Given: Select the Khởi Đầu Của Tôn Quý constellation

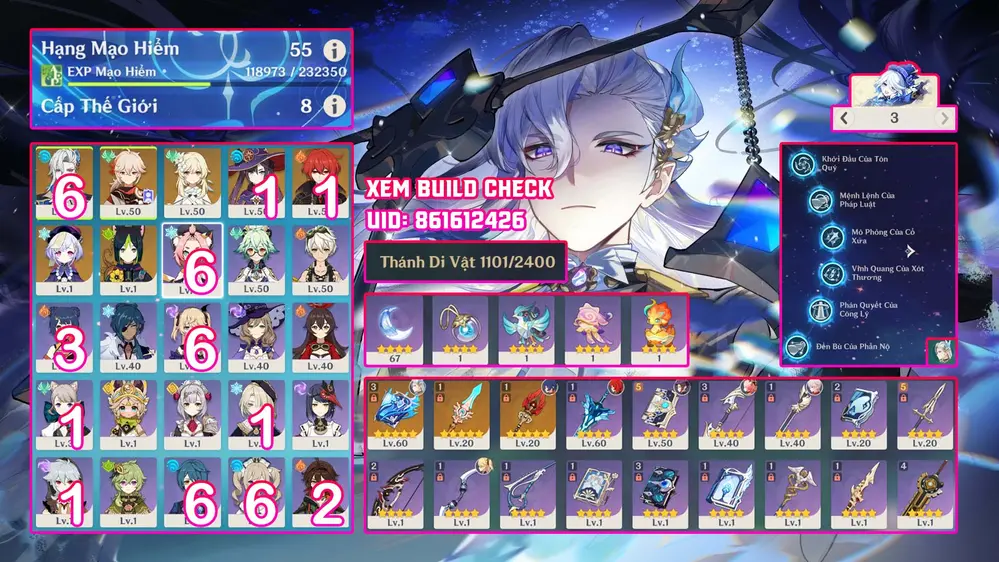Looking at the screenshot, I should tap(800, 165).
